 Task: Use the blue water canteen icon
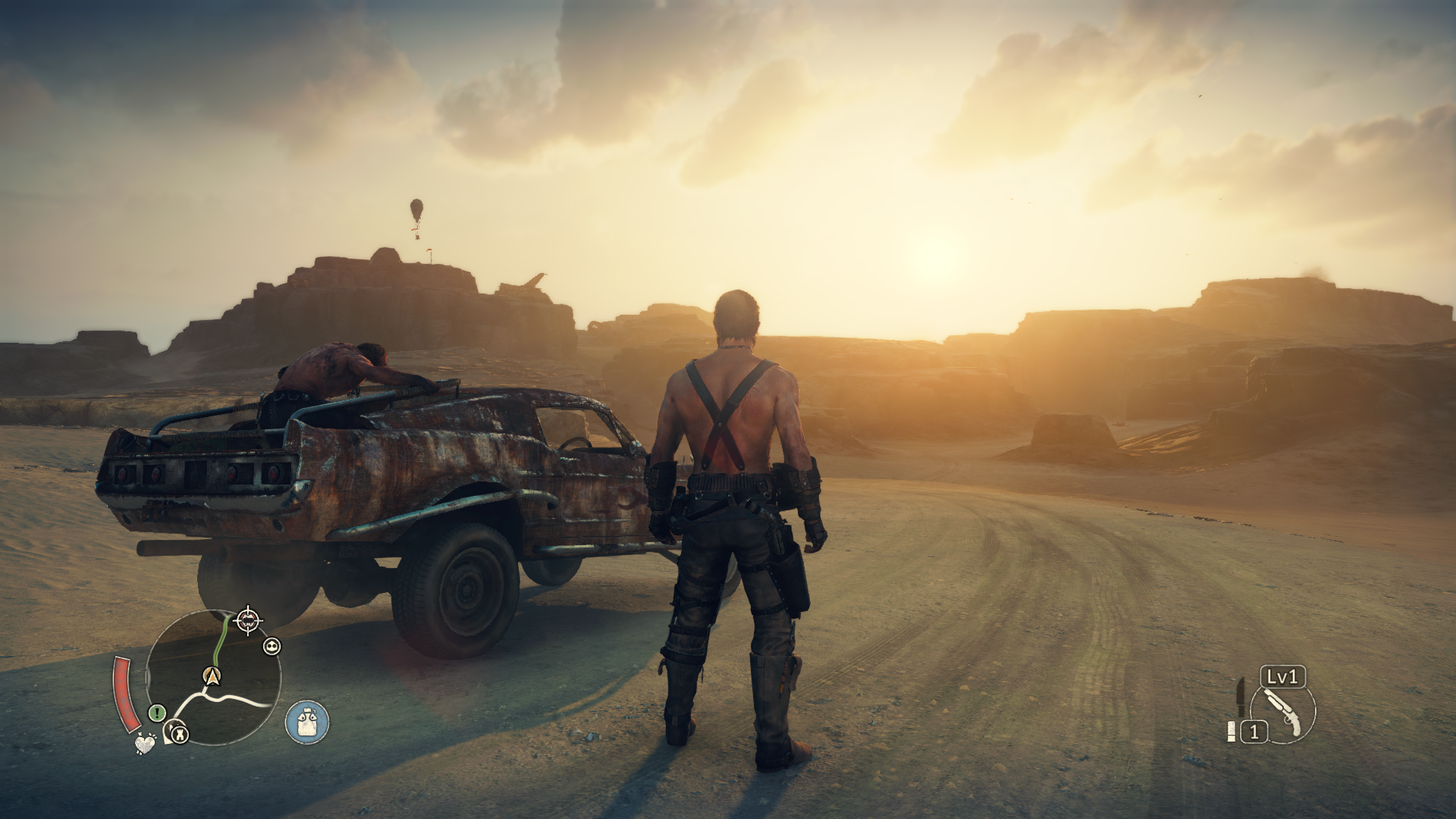pyautogui.click(x=307, y=721)
